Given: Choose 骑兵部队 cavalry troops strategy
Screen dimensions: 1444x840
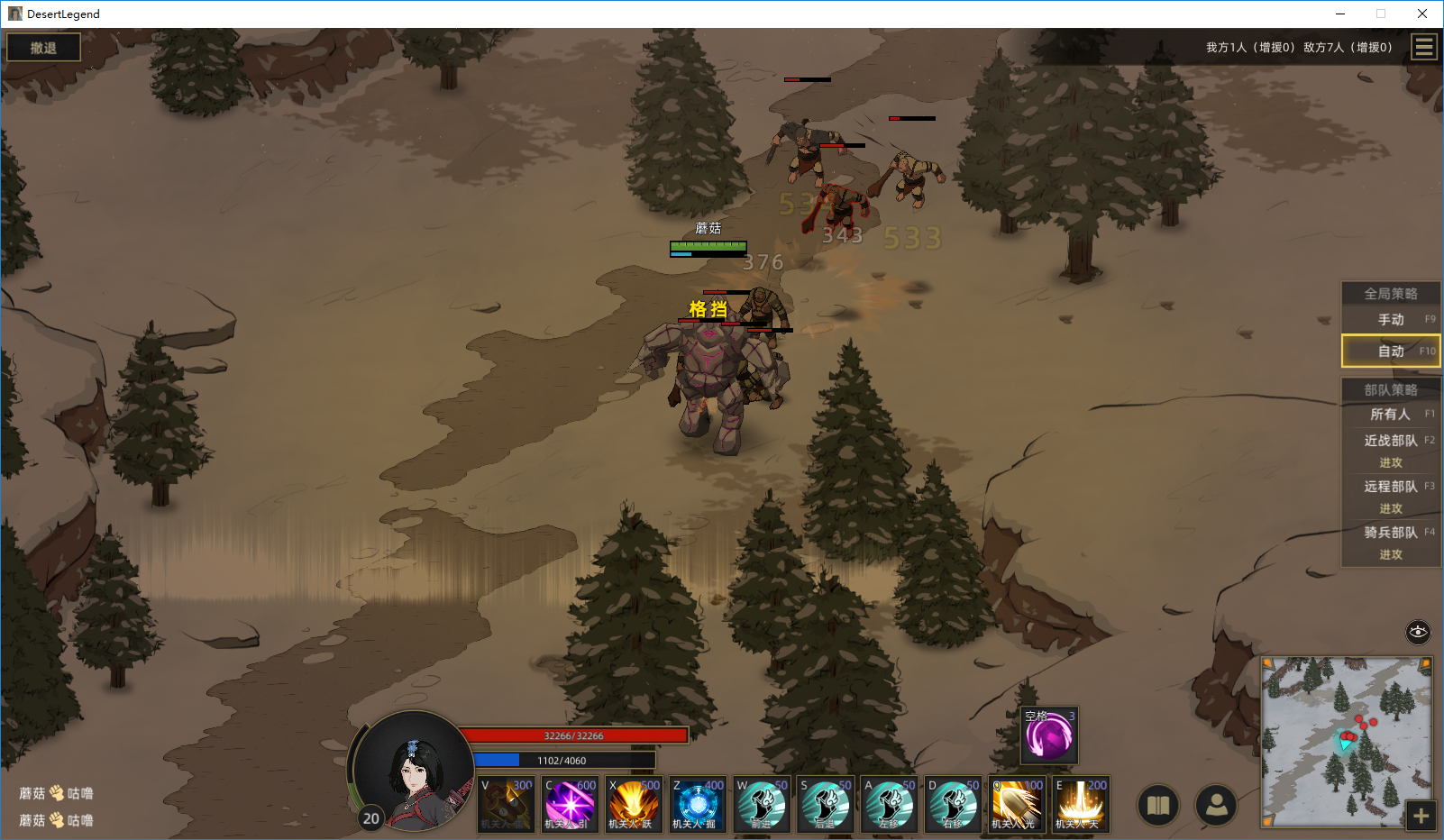Looking at the screenshot, I should (x=1391, y=533).
